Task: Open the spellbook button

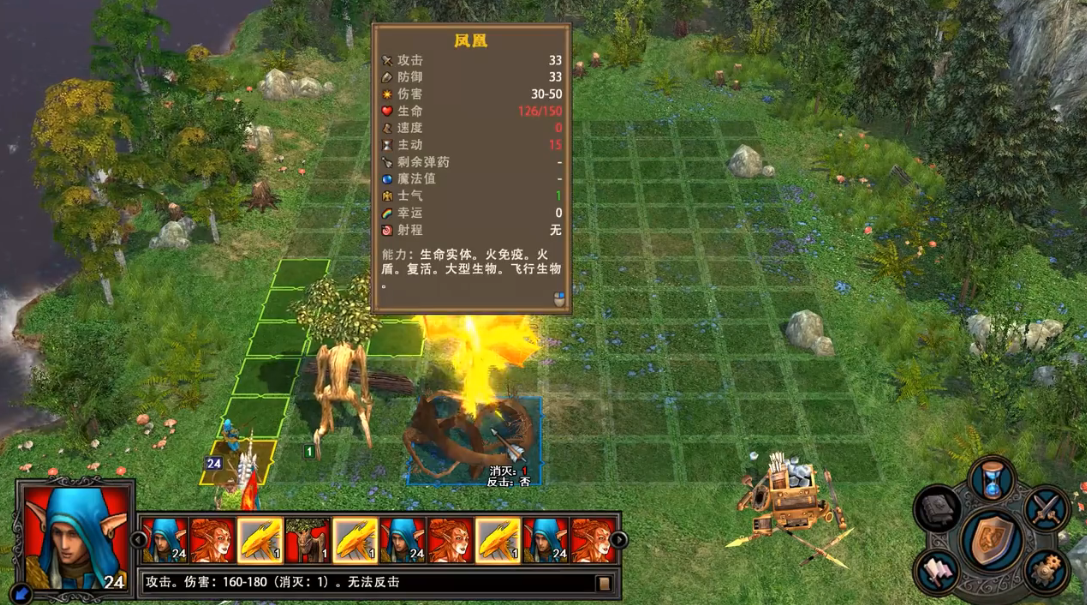Action: pos(938,510)
